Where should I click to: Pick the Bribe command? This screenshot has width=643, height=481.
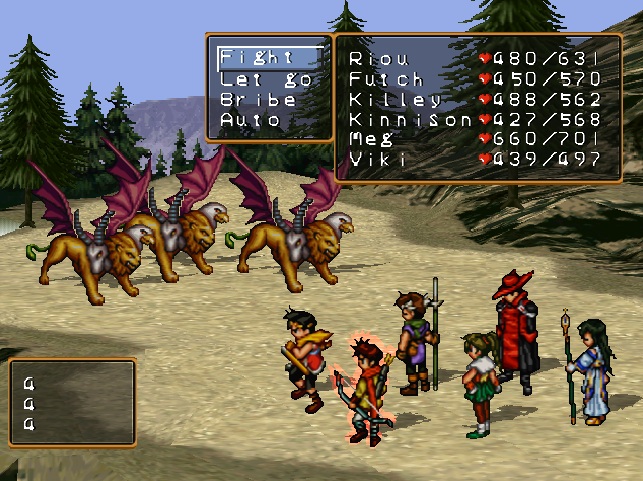pyautogui.click(x=258, y=99)
